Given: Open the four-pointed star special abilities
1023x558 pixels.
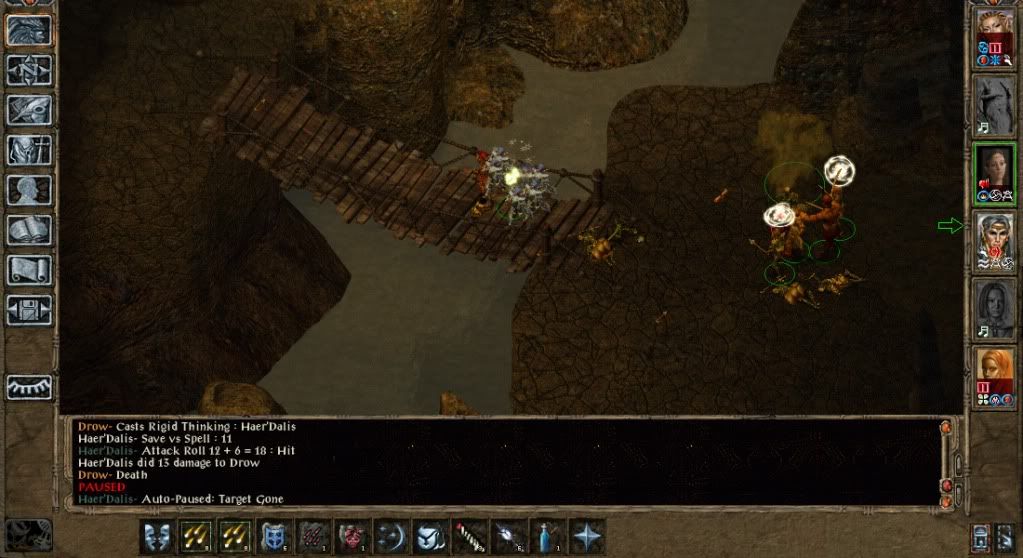Looking at the screenshot, I should [x=586, y=537].
